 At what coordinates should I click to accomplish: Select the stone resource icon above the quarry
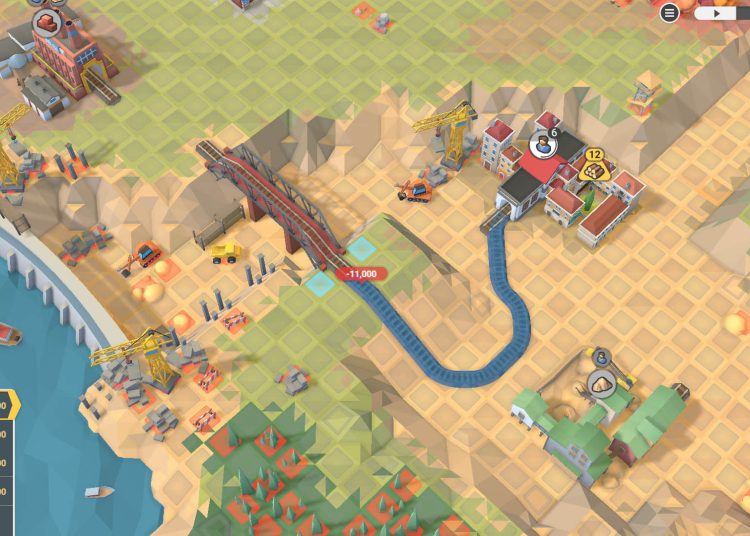602,383
